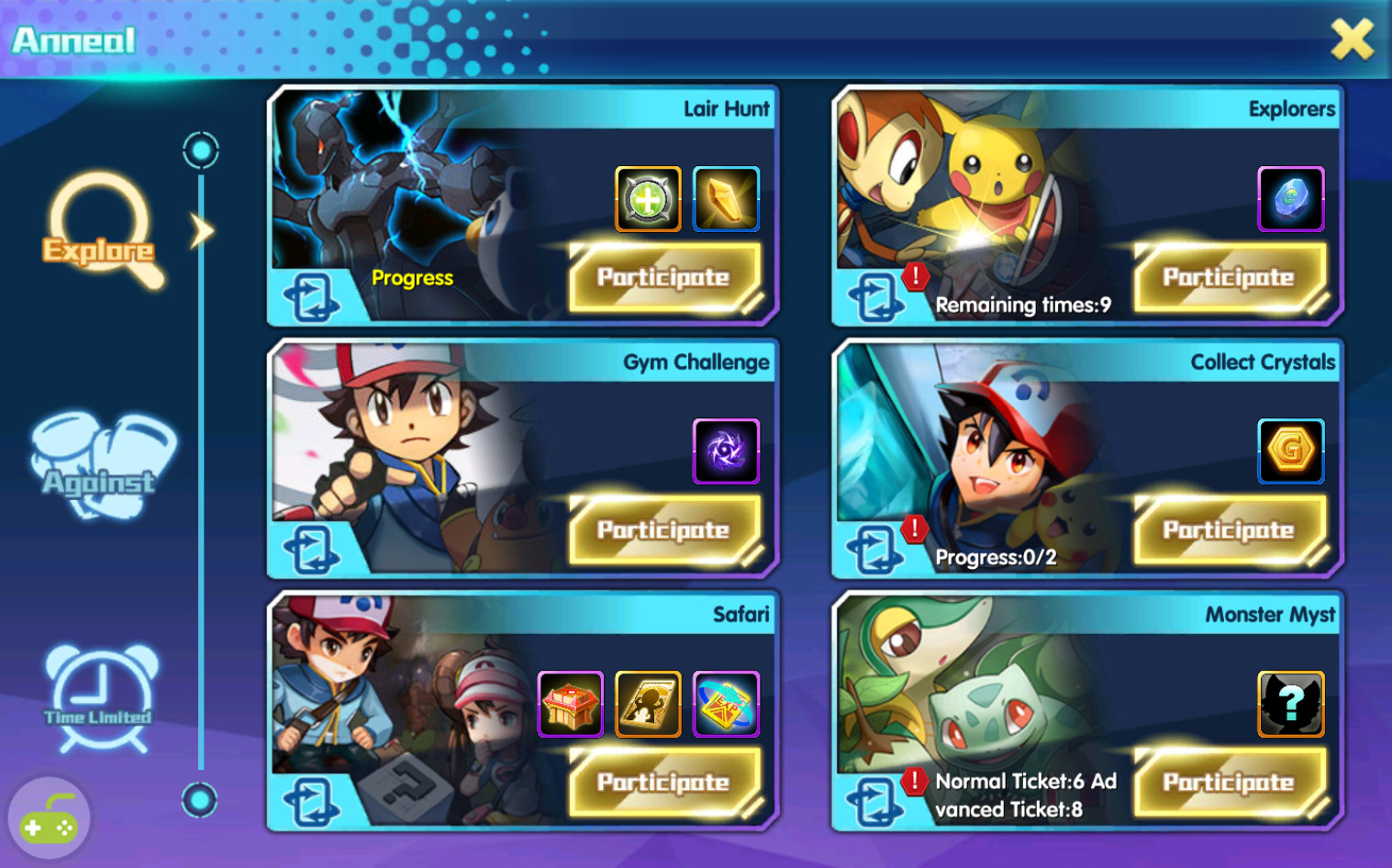Screen dimensions: 1392x868
Task: View the blue gem reward in Explorers
Action: 1291,199
